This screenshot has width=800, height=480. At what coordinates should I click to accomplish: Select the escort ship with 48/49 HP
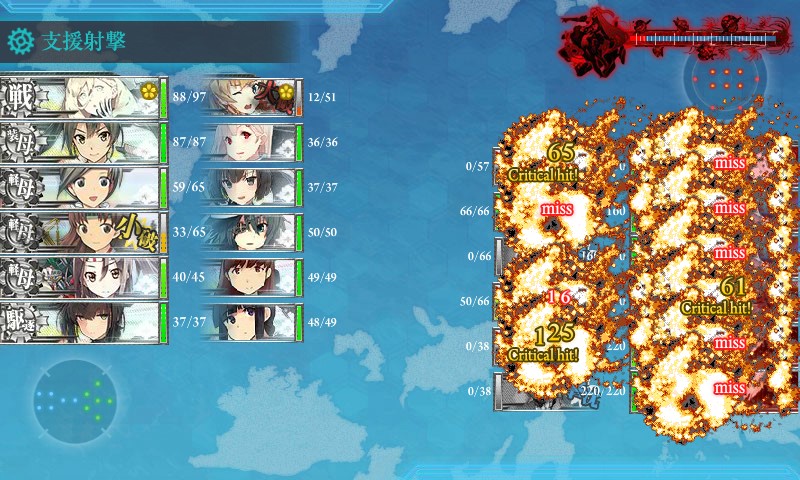250,322
